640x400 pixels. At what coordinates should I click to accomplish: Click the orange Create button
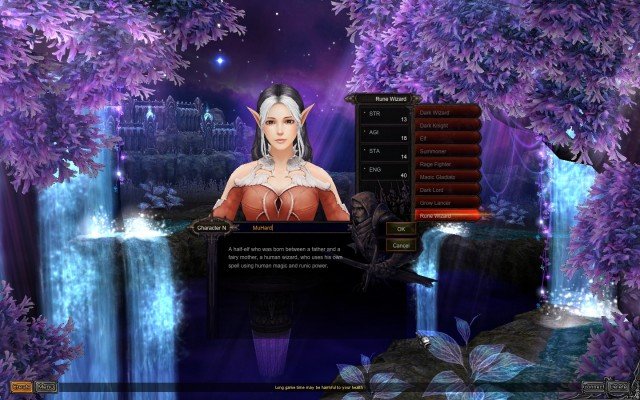coord(20,385)
